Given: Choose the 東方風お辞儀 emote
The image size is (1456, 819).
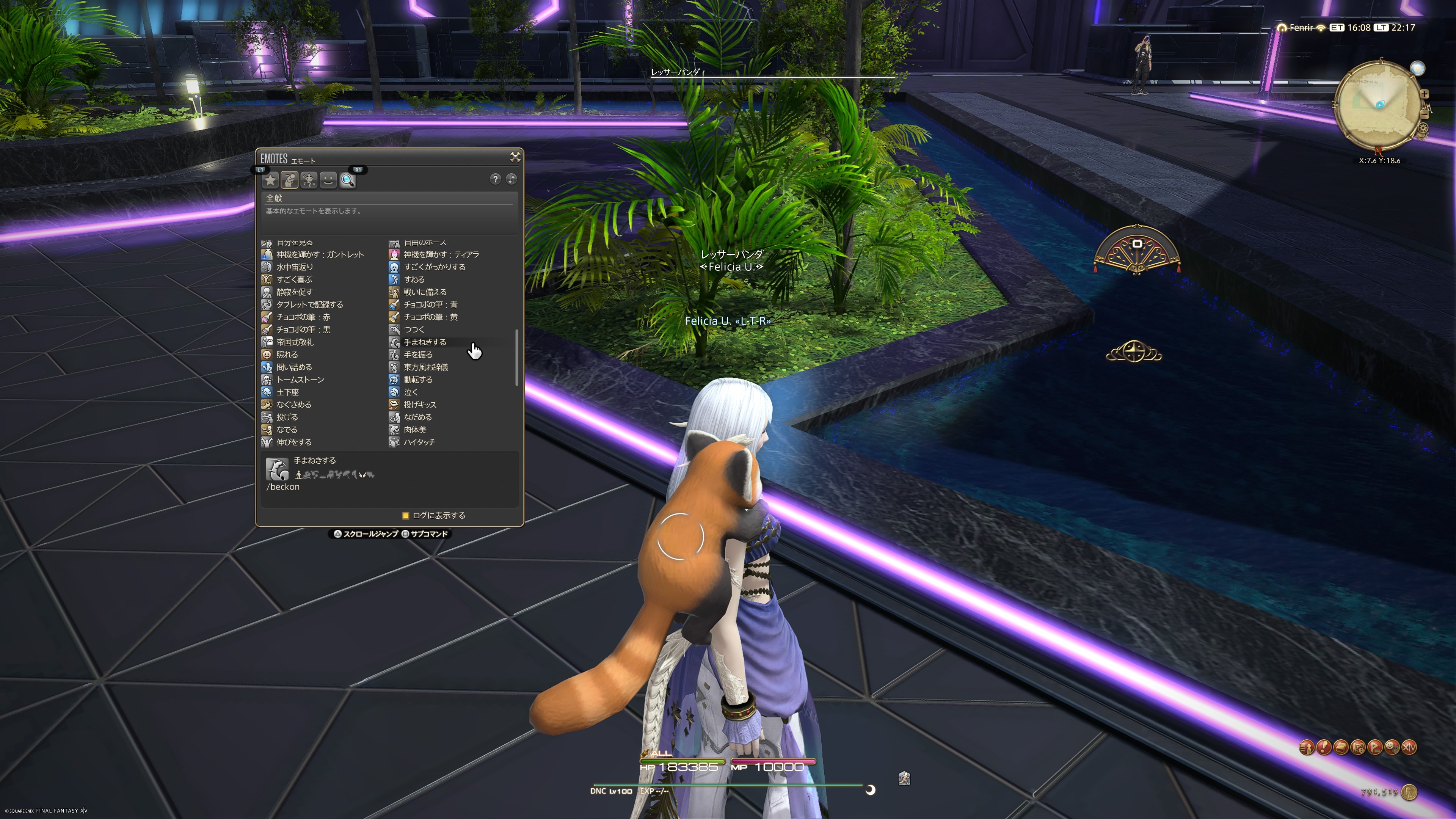Looking at the screenshot, I should coord(425,367).
